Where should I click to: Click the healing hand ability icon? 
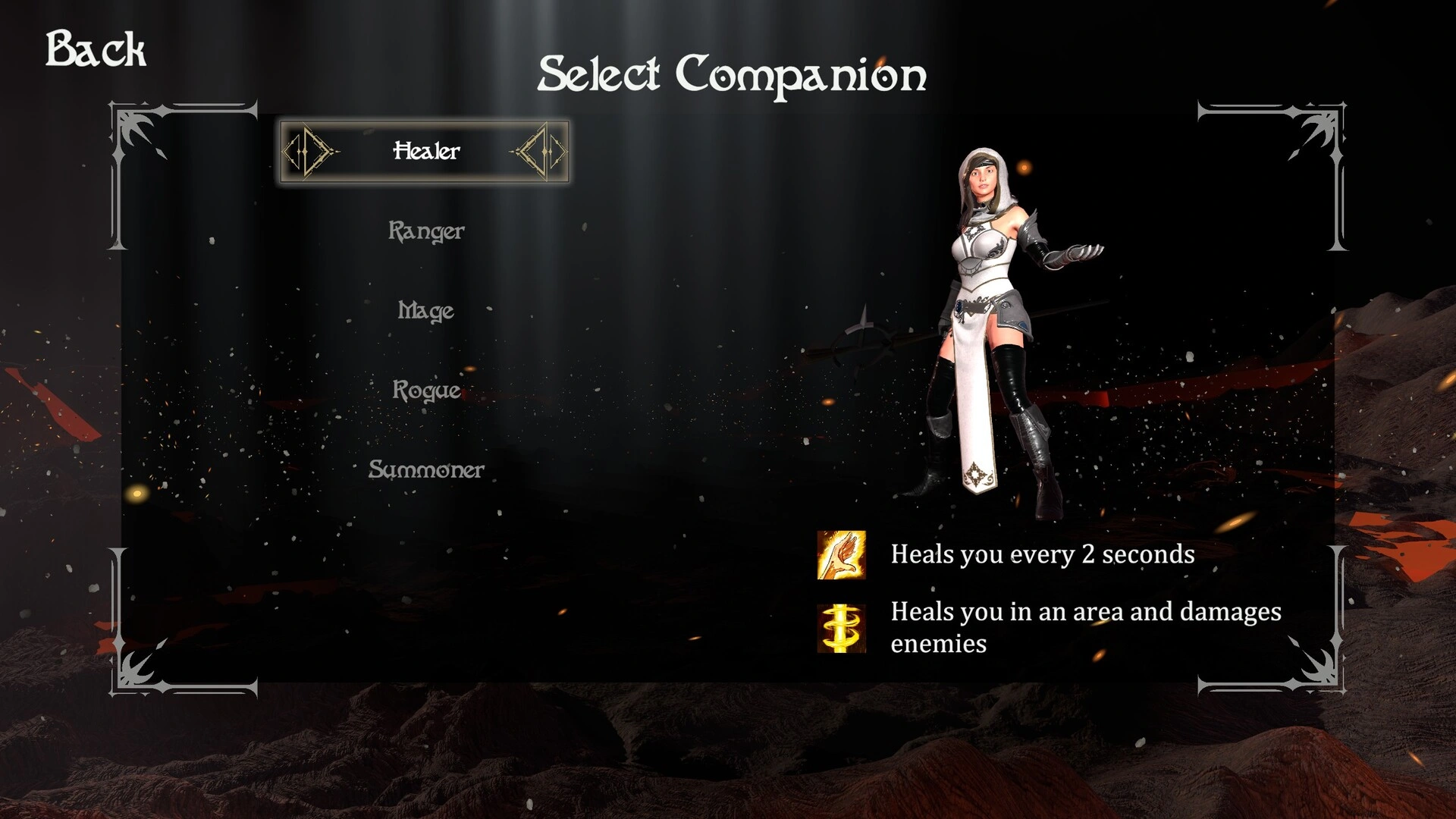pyautogui.click(x=841, y=555)
